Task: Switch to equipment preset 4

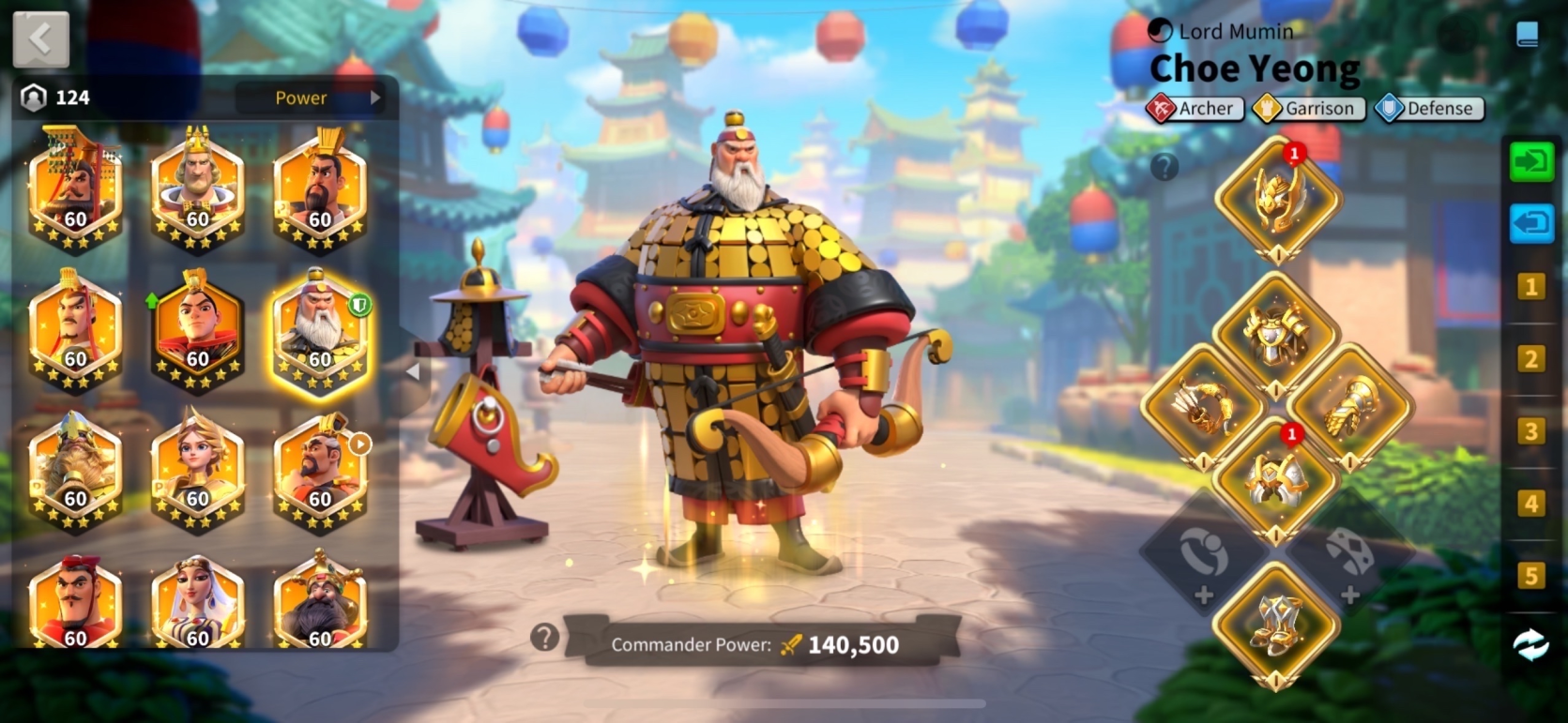Action: (1530, 503)
